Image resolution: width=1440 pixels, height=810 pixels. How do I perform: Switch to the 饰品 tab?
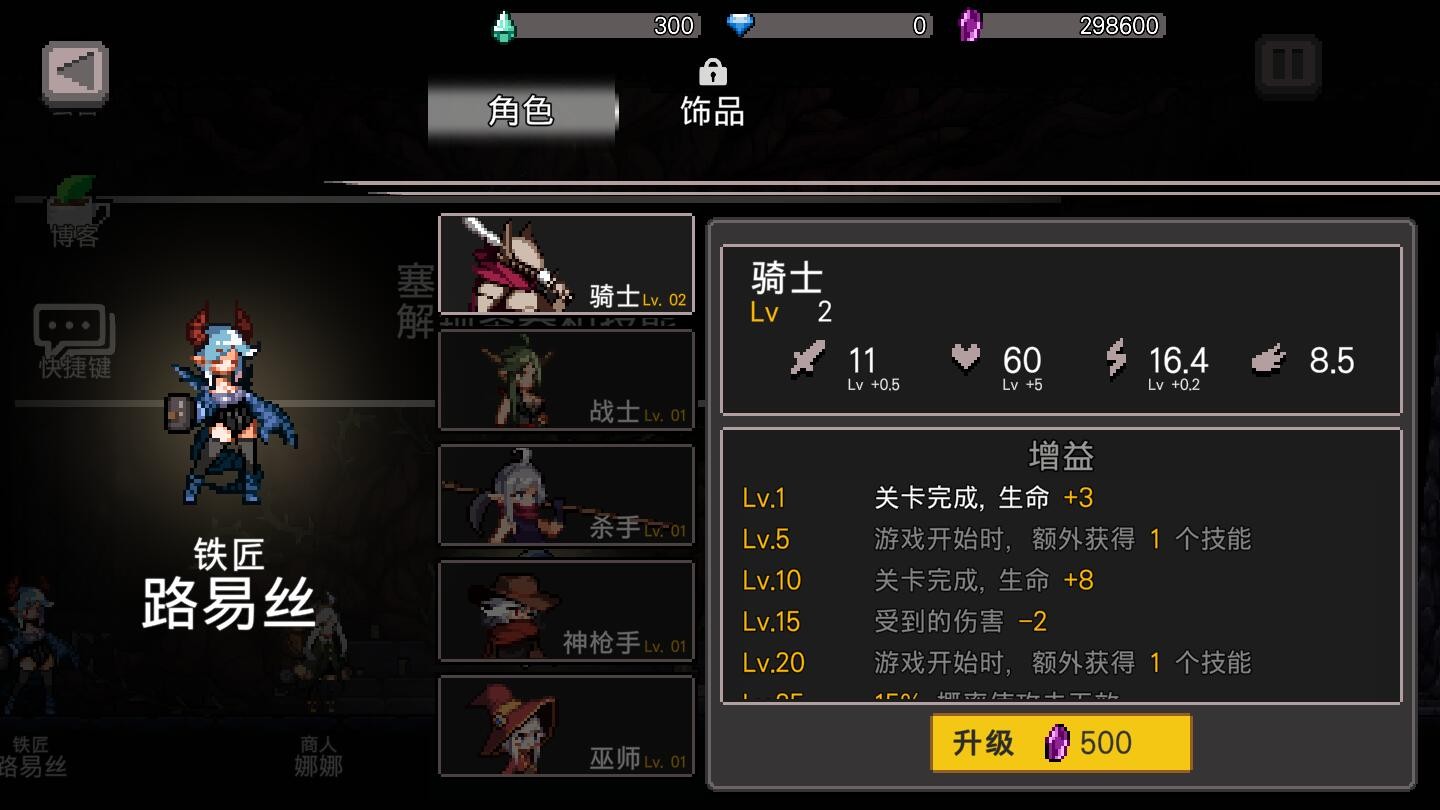(712, 113)
